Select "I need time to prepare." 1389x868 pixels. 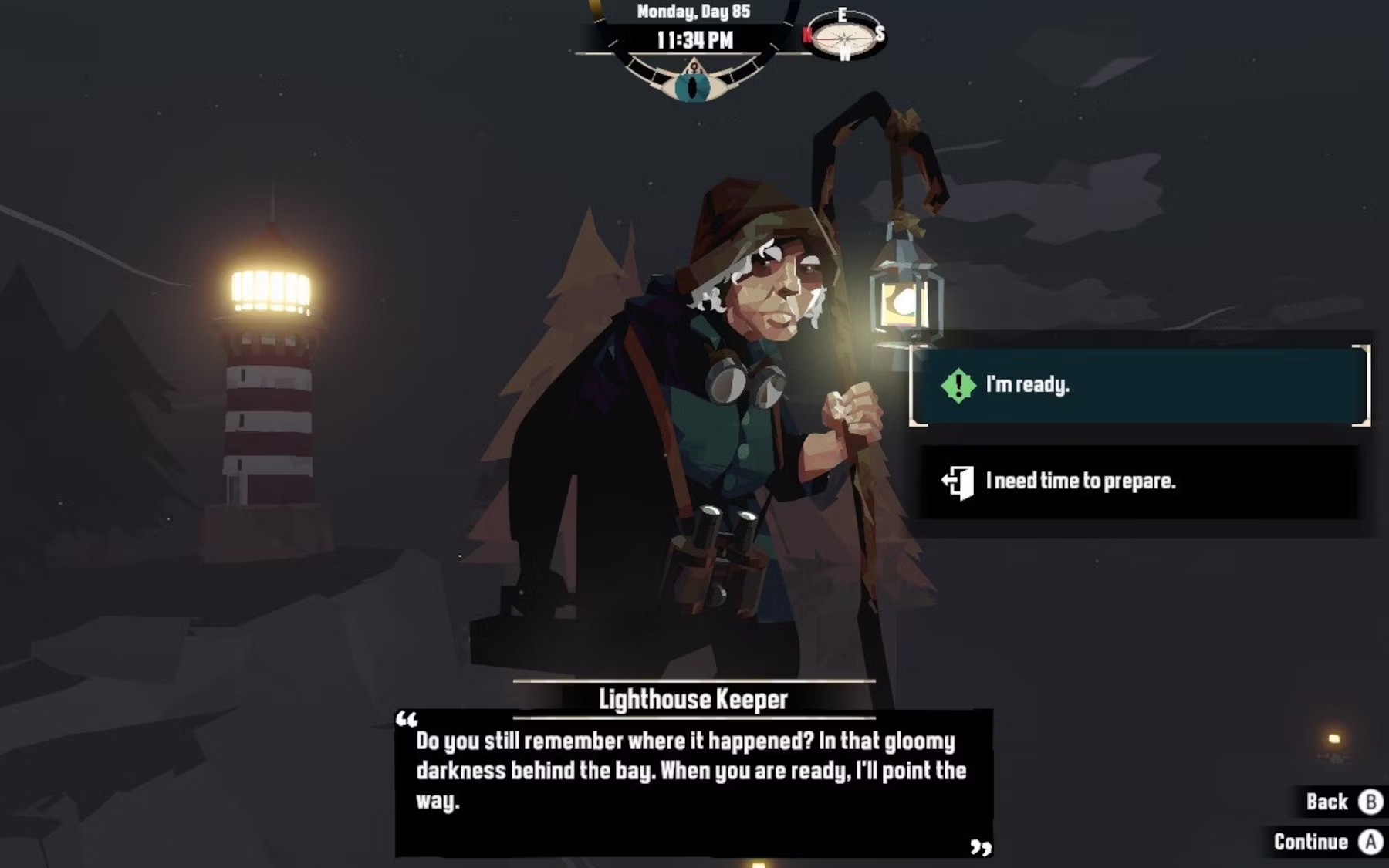point(1139,481)
